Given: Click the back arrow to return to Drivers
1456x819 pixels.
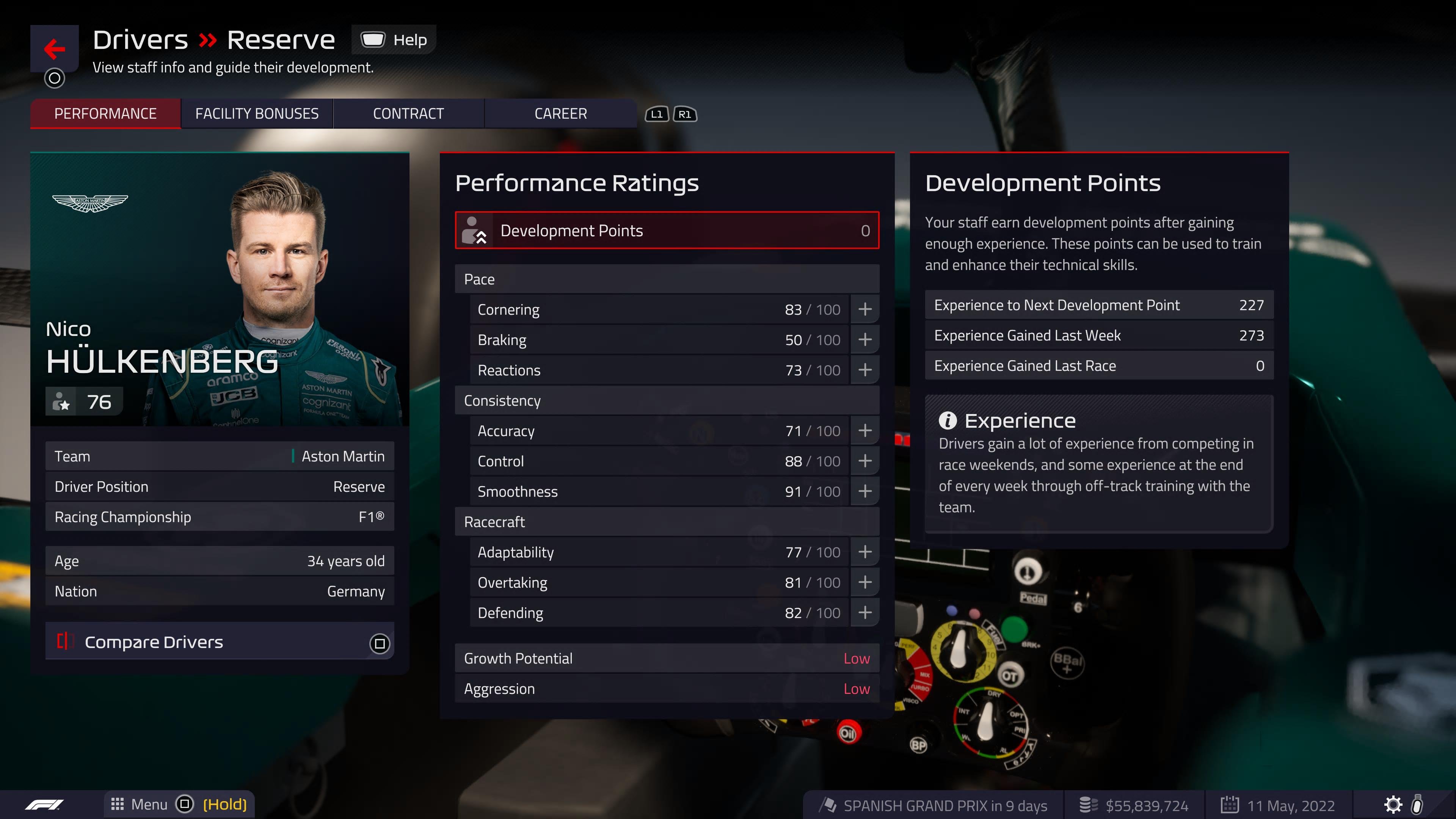Looking at the screenshot, I should [54, 49].
